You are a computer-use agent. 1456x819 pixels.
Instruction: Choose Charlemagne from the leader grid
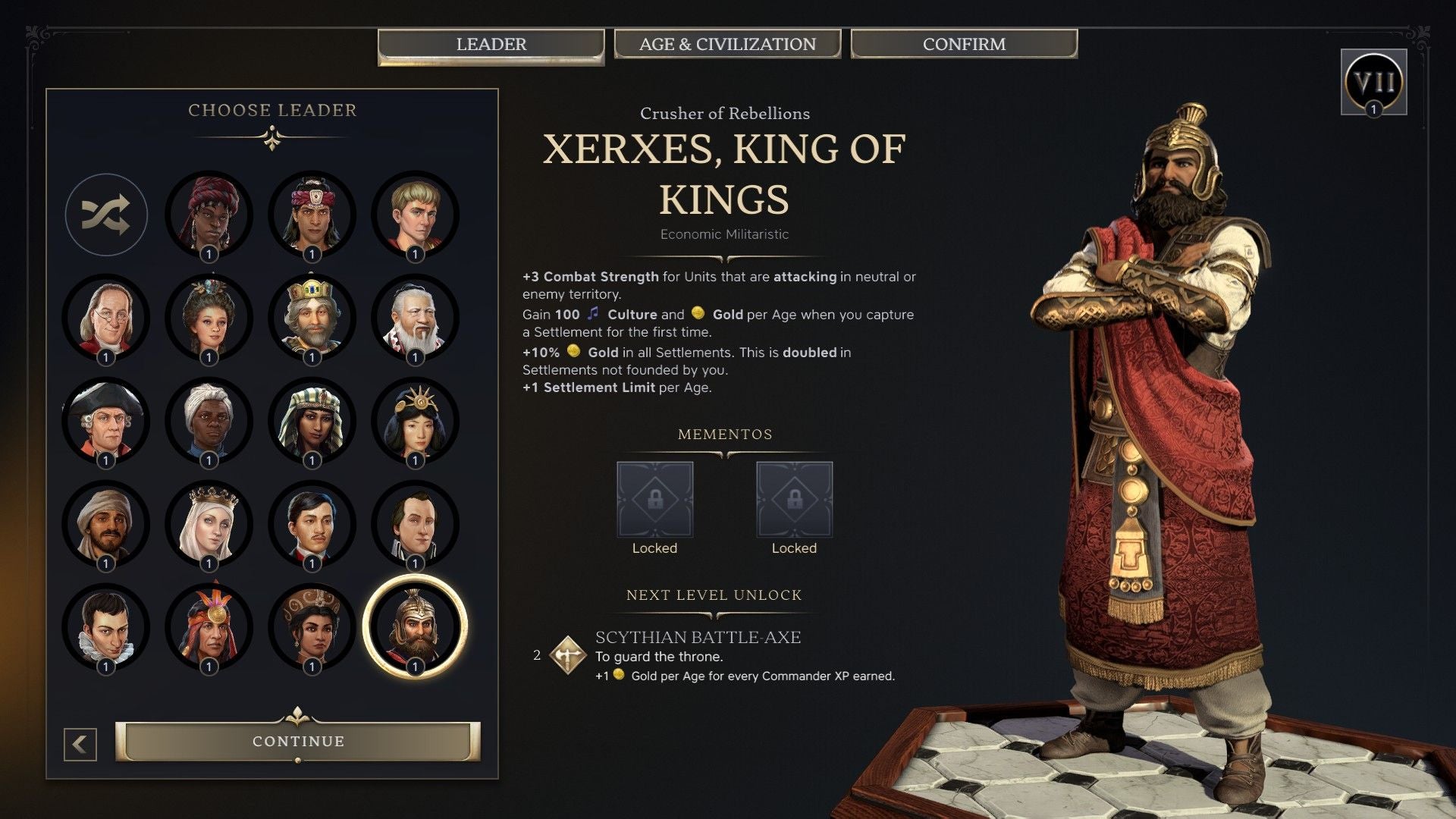[x=313, y=318]
